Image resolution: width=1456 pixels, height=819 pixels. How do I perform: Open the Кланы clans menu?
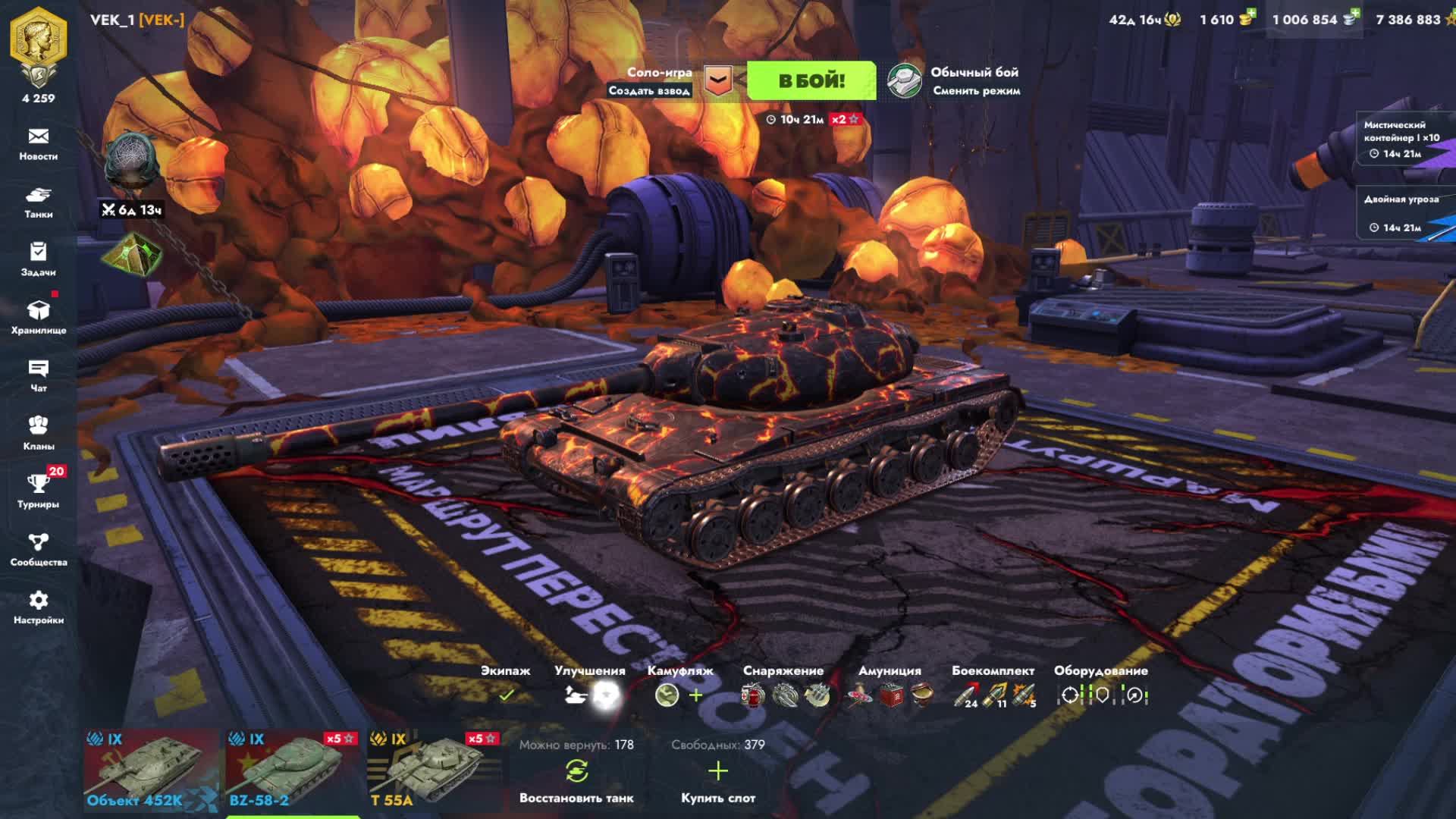[39, 434]
